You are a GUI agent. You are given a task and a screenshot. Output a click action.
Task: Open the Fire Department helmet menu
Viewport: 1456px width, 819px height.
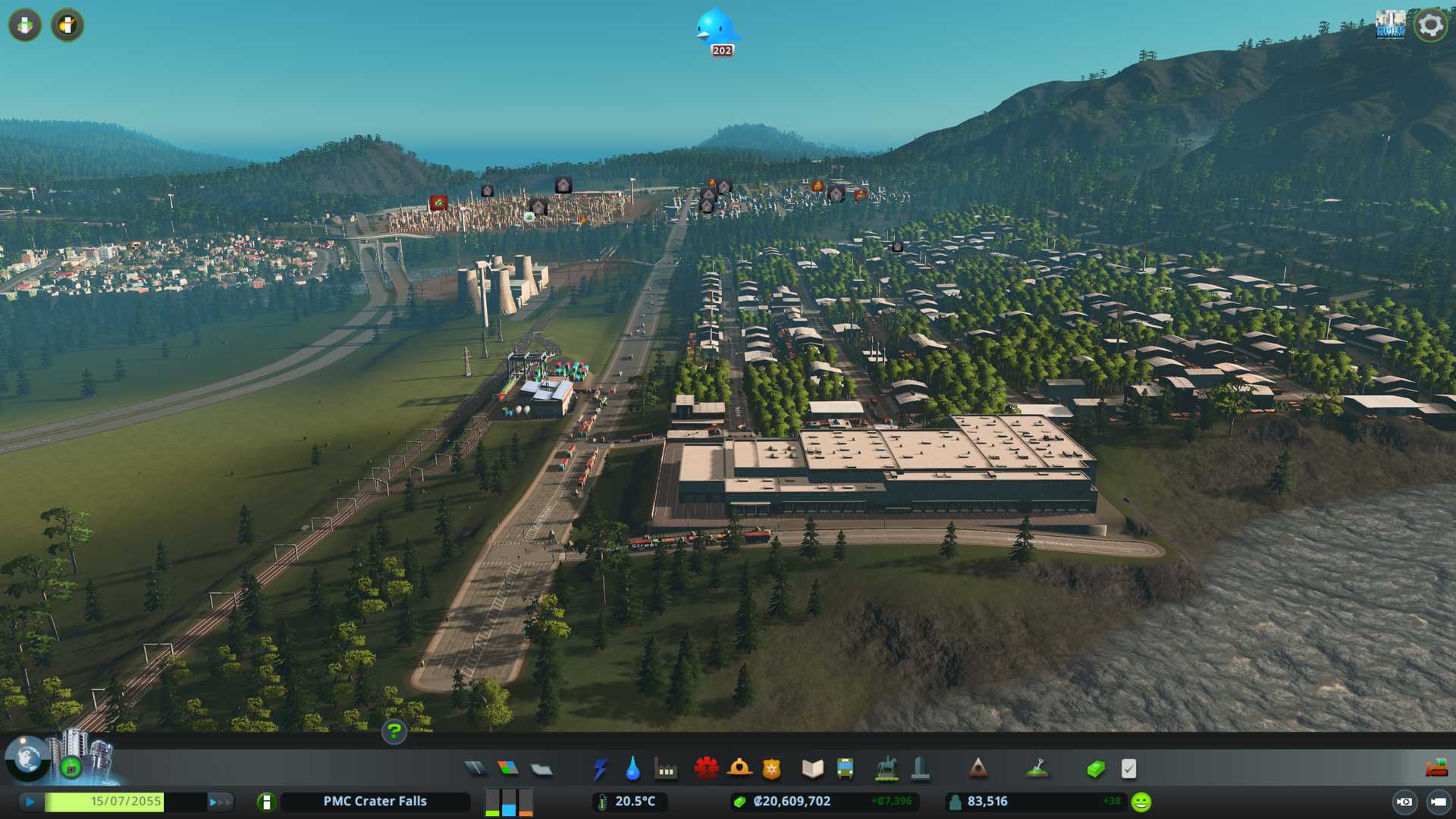[739, 769]
